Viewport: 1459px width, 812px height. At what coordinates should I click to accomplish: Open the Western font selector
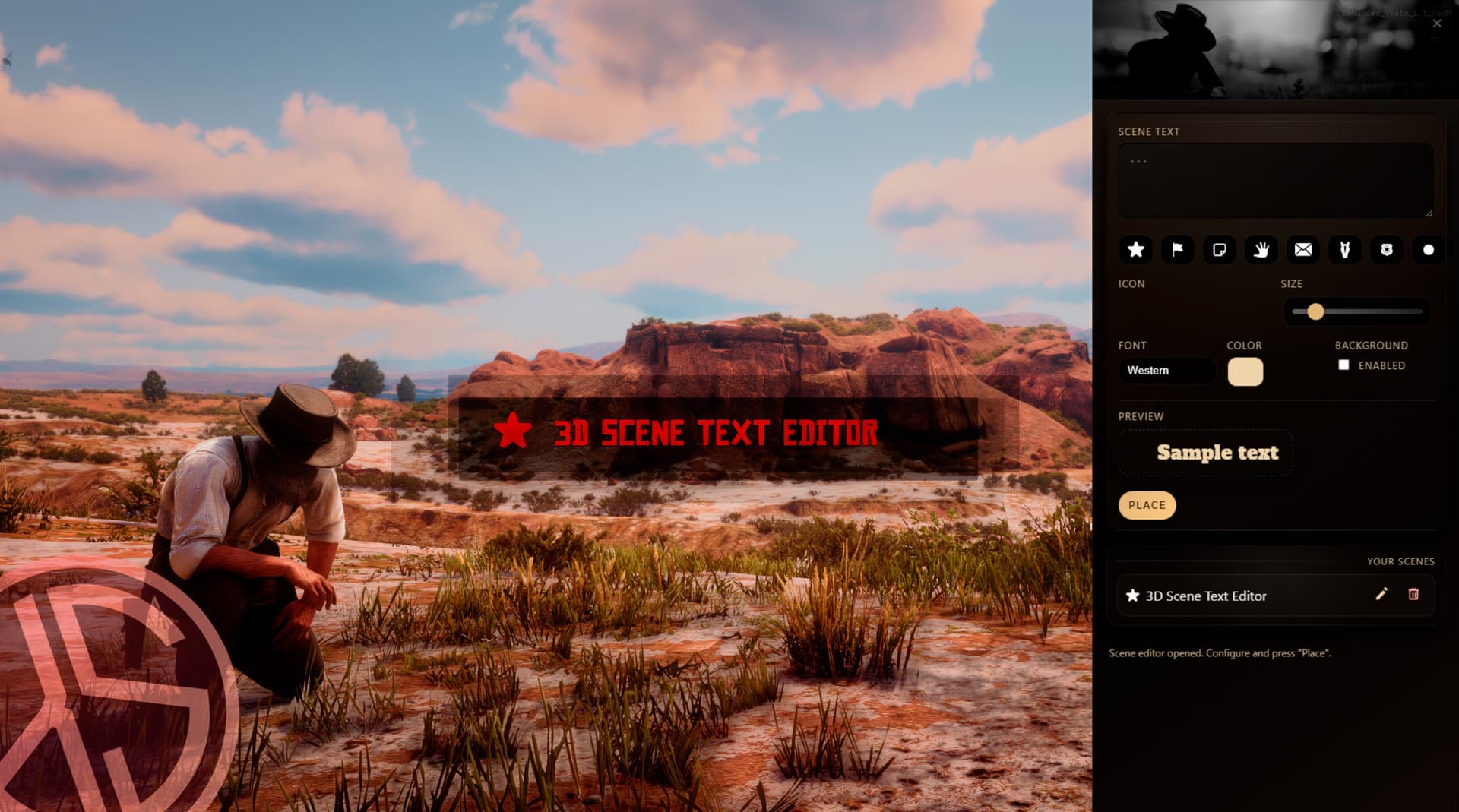pos(1167,371)
